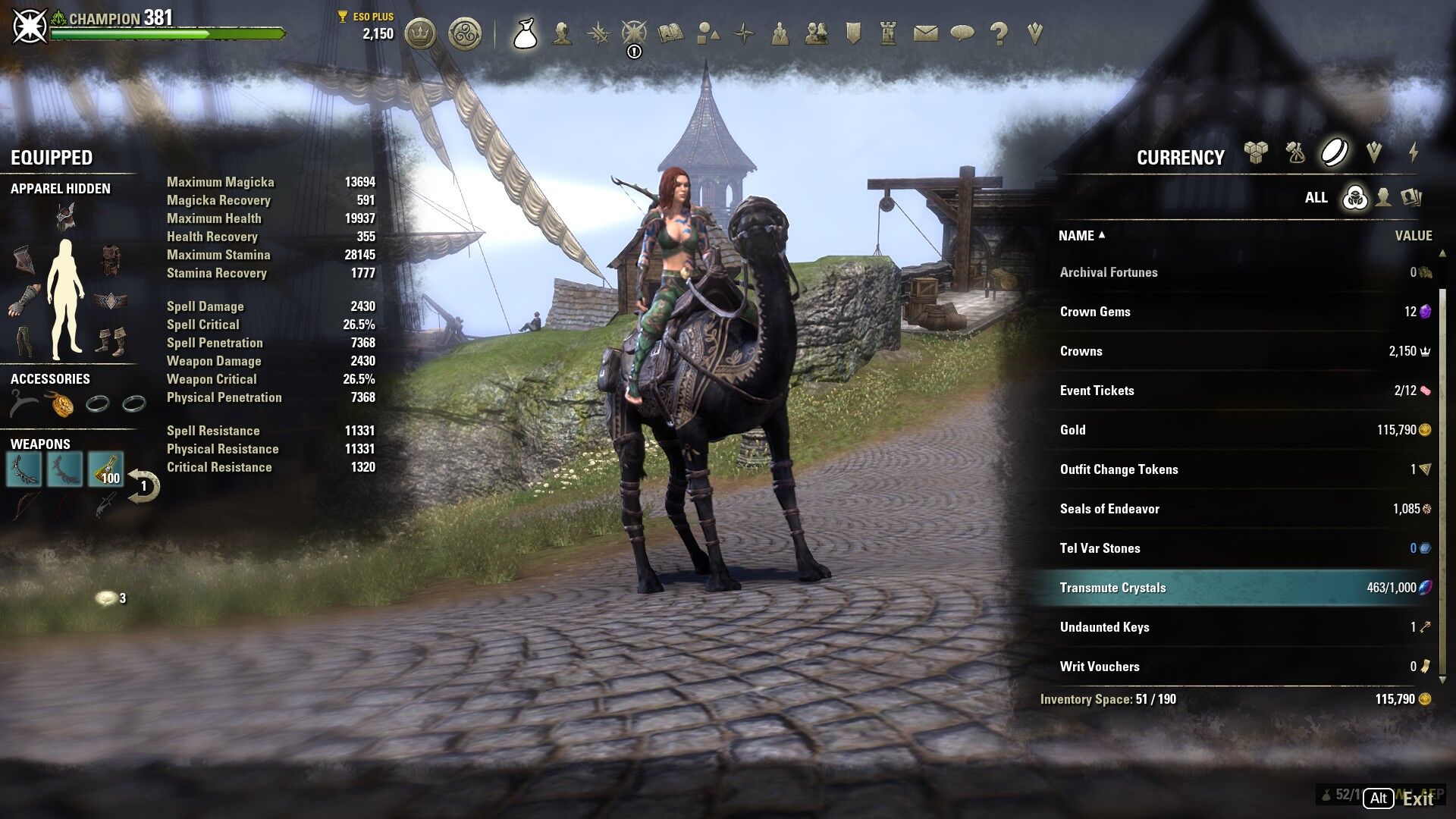
Task: Select the Transmute Crystals row
Action: [x=1238, y=588]
